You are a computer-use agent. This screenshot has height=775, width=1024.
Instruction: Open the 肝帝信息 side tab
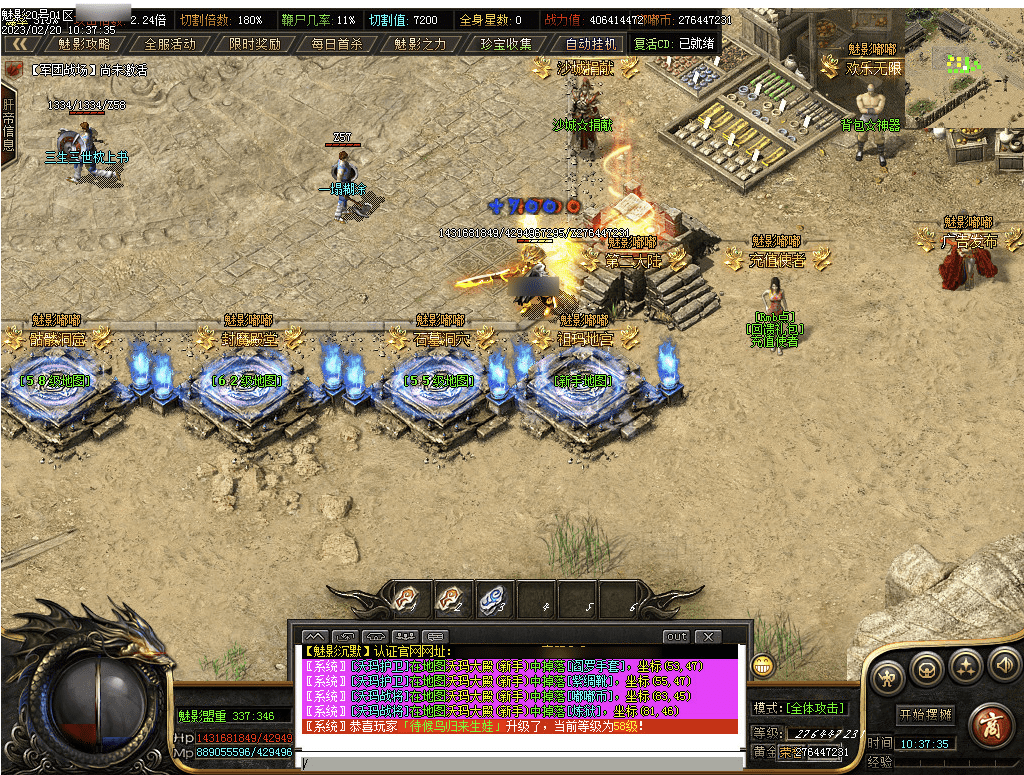pyautogui.click(x=8, y=124)
